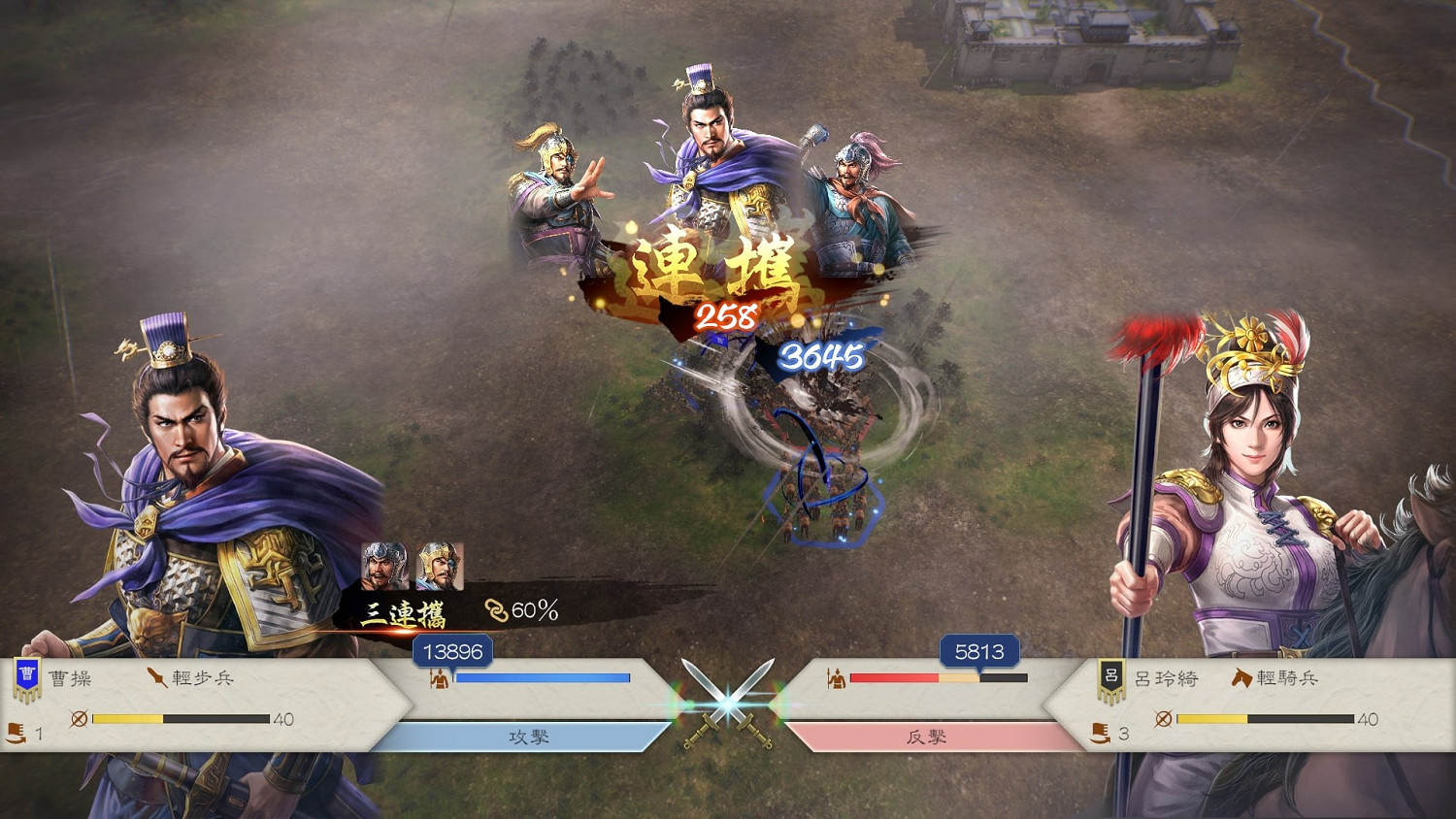Click the soldier icon beside Lu Lingqi's troop bar
The width and height of the screenshot is (1456, 819).
[x=839, y=678]
